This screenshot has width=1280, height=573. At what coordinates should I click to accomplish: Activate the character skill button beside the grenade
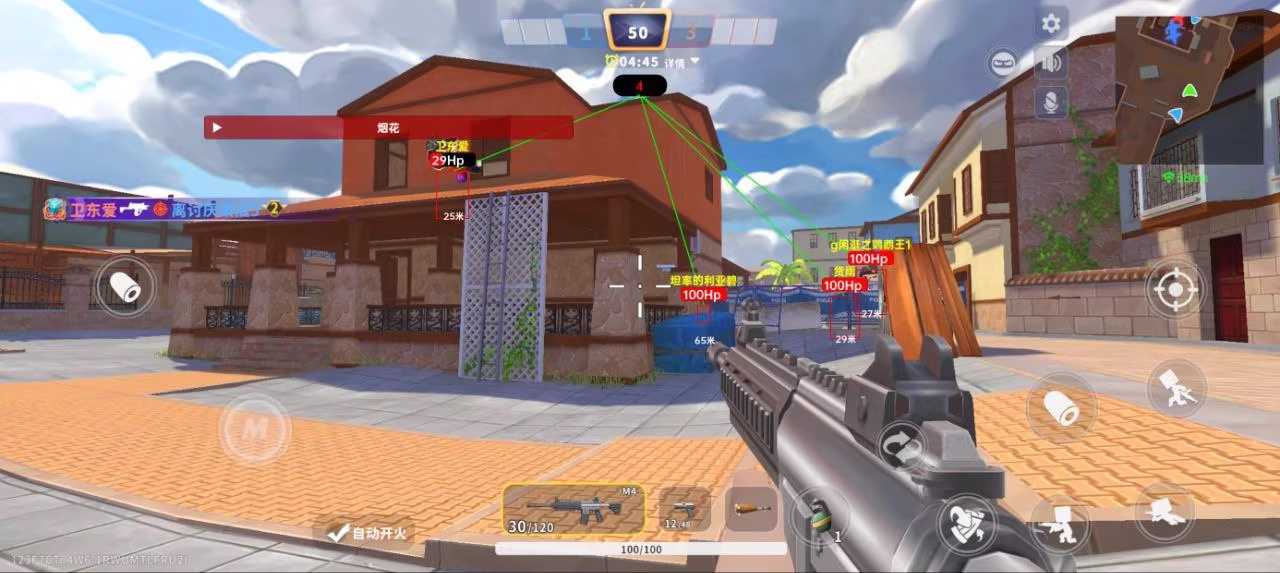tap(966, 524)
